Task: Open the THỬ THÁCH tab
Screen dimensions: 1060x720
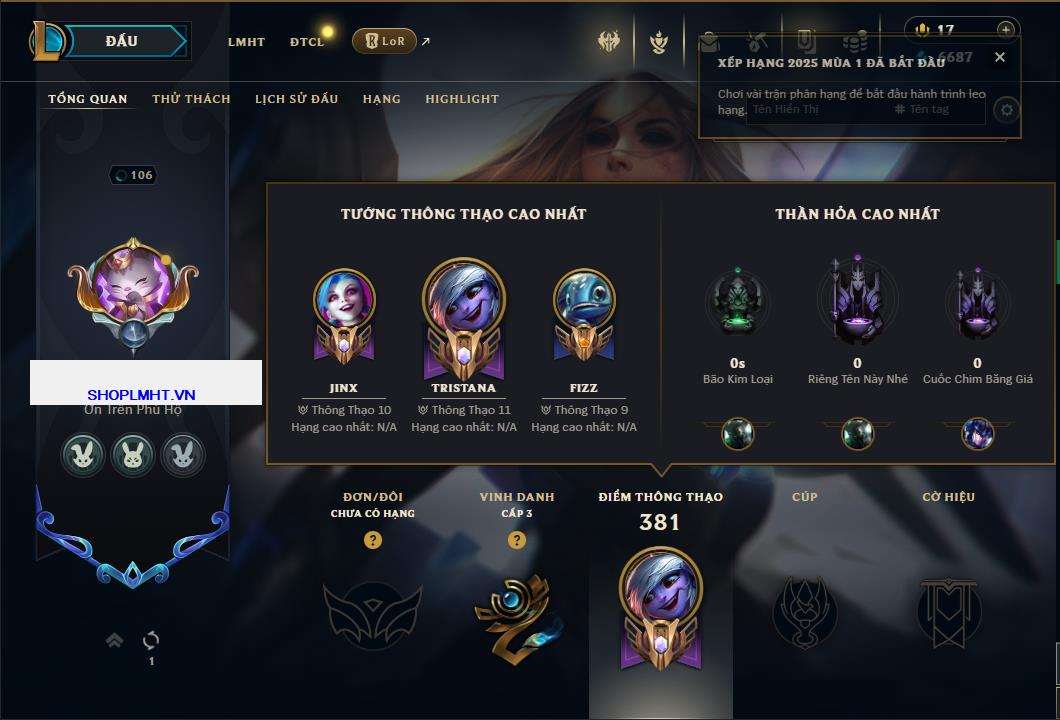Action: coord(191,99)
